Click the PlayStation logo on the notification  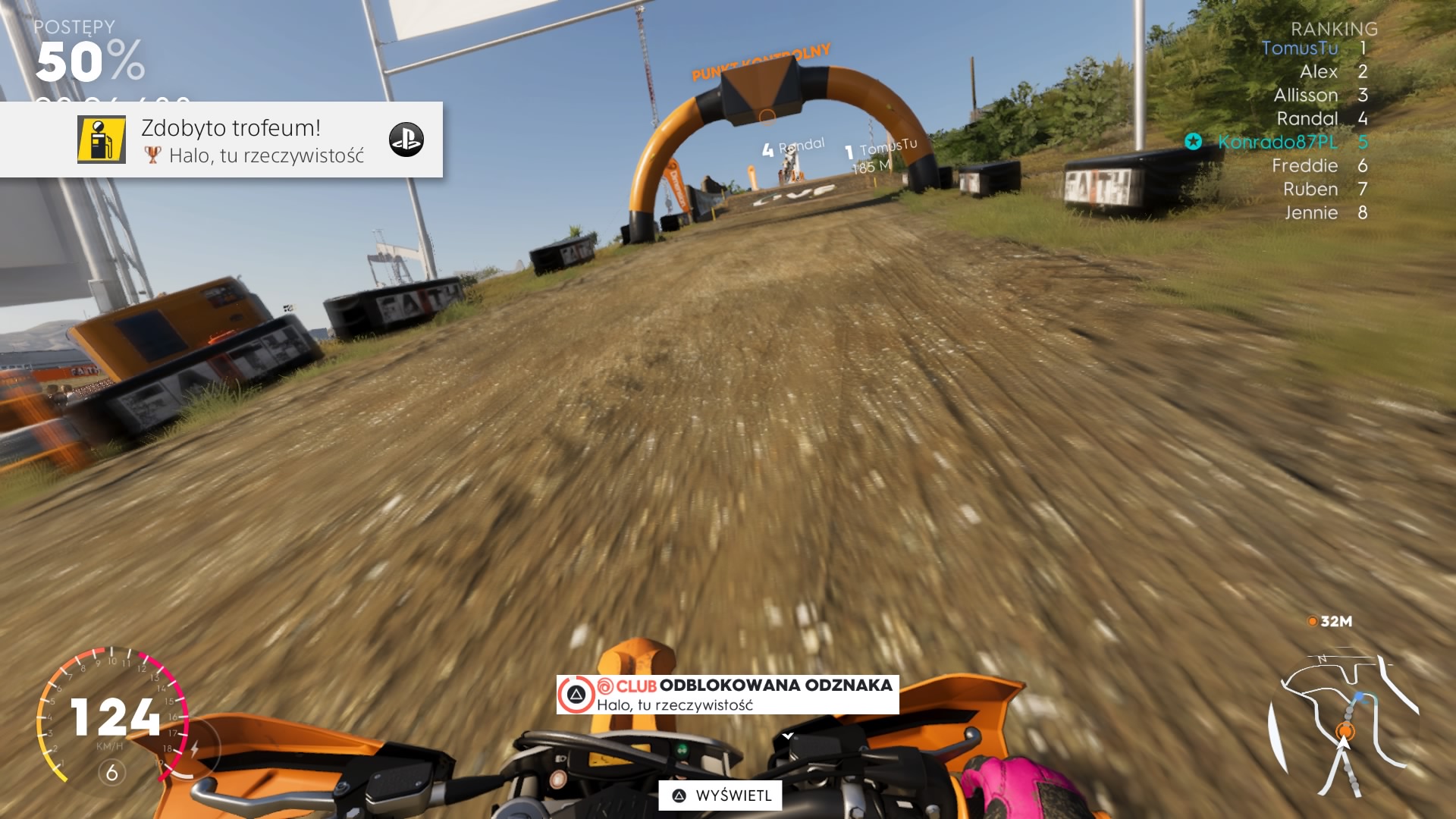point(406,140)
